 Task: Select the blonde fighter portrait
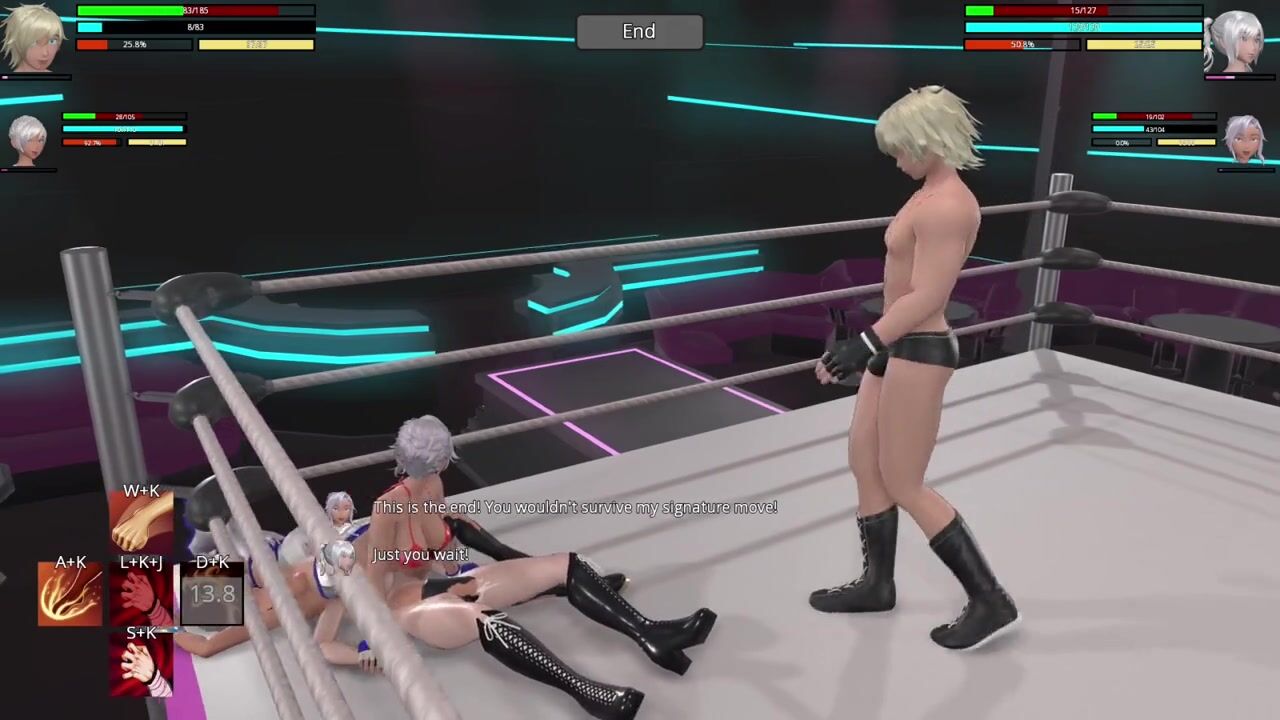pos(33,38)
